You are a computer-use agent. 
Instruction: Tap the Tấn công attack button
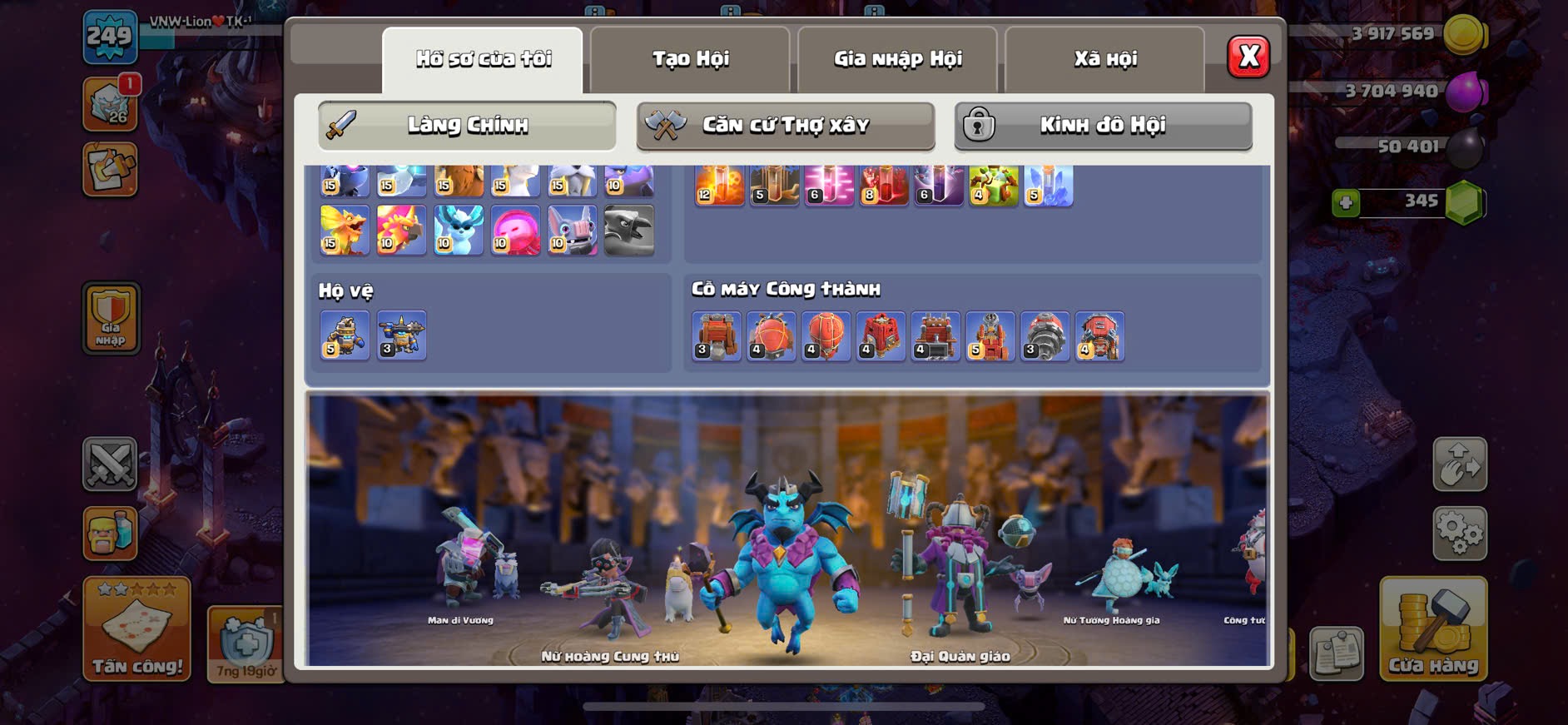[136, 630]
